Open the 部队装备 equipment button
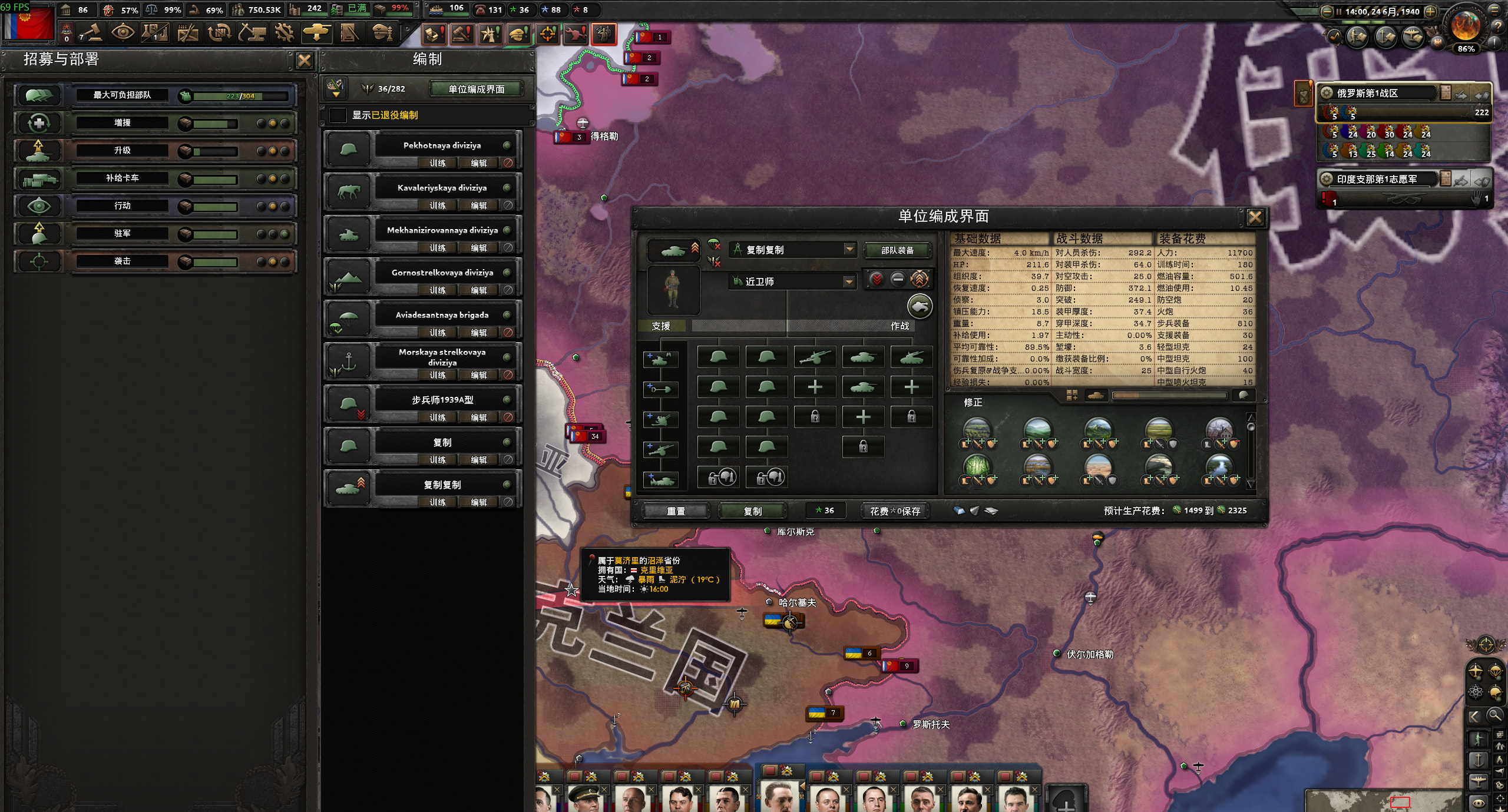The height and width of the screenshot is (812, 1508). 897,250
